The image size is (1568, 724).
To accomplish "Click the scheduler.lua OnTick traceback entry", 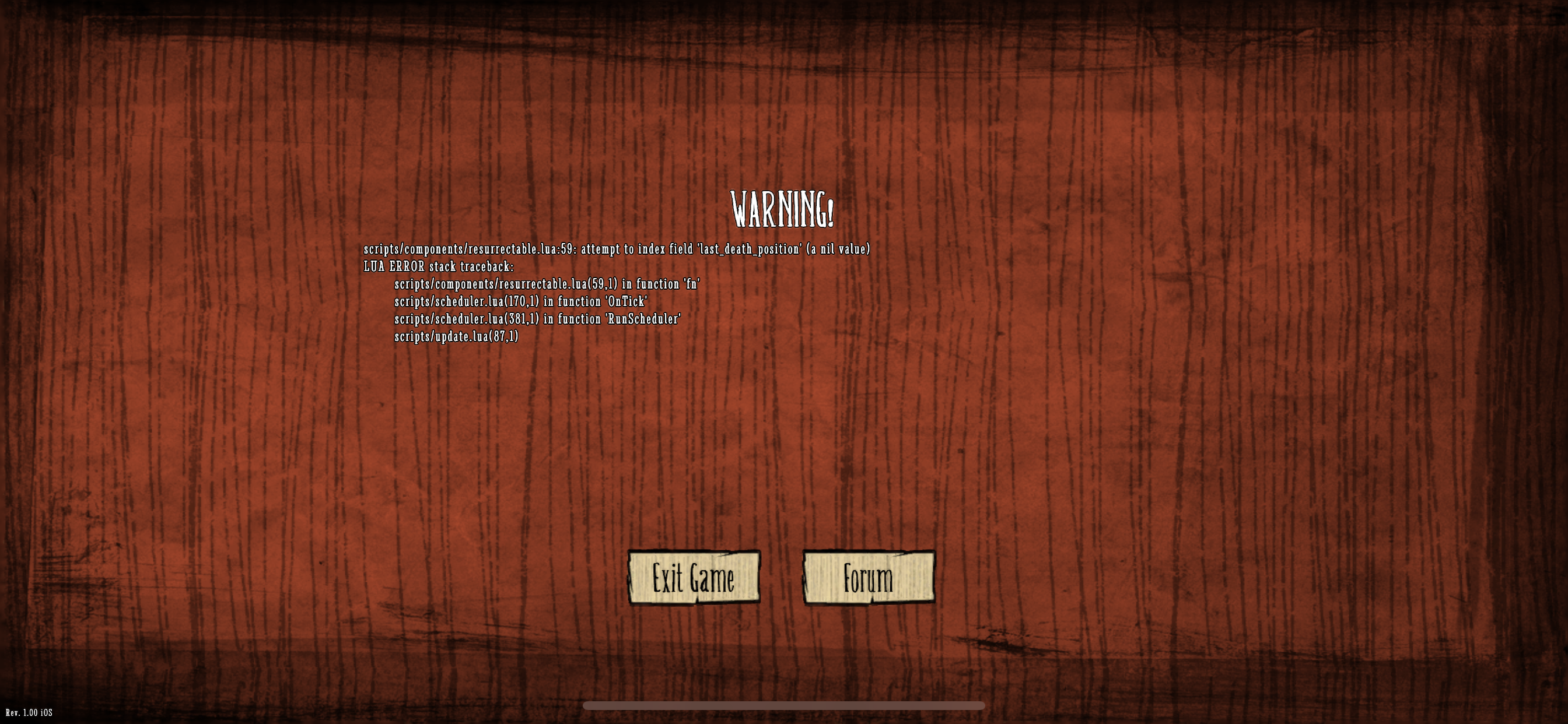I will [521, 302].
